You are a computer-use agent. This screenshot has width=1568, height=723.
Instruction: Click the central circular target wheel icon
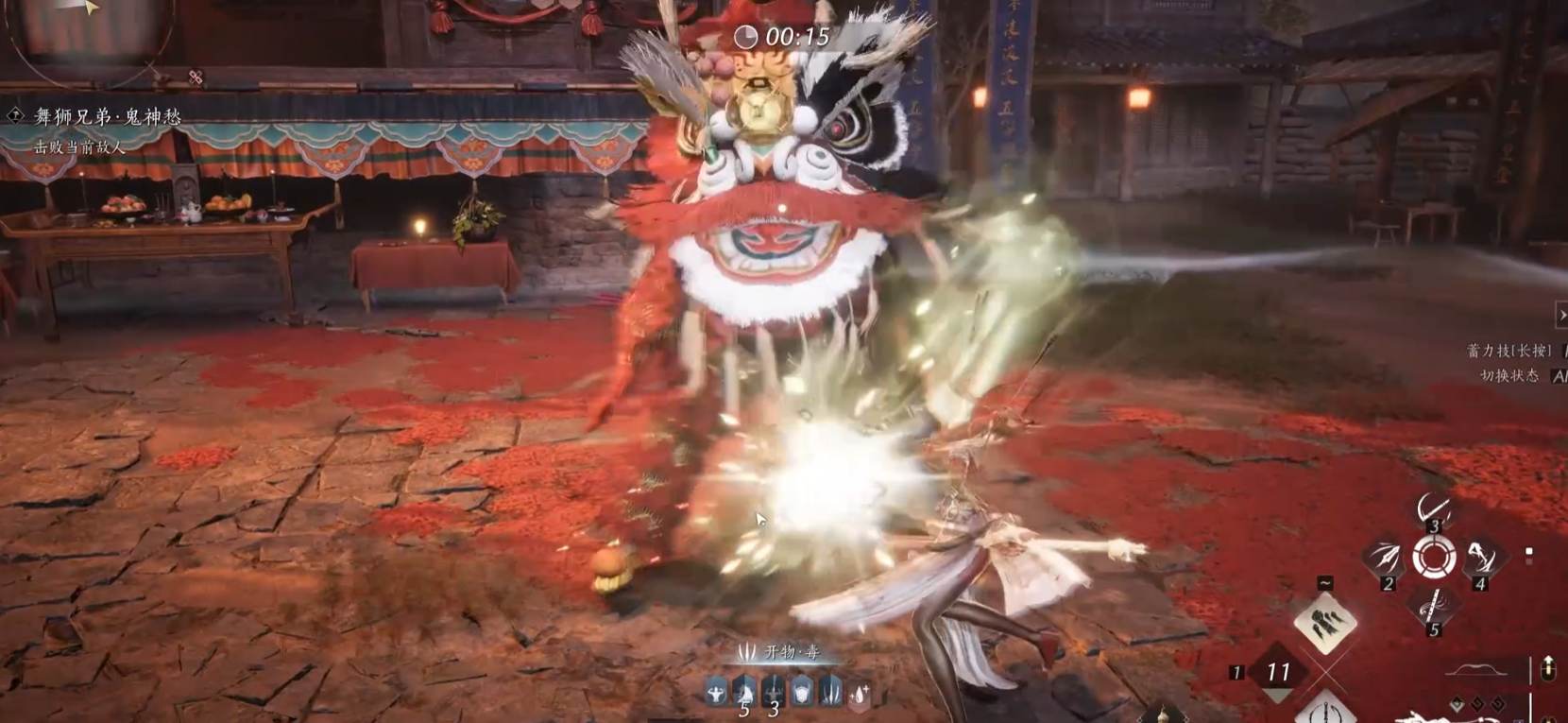[1433, 558]
